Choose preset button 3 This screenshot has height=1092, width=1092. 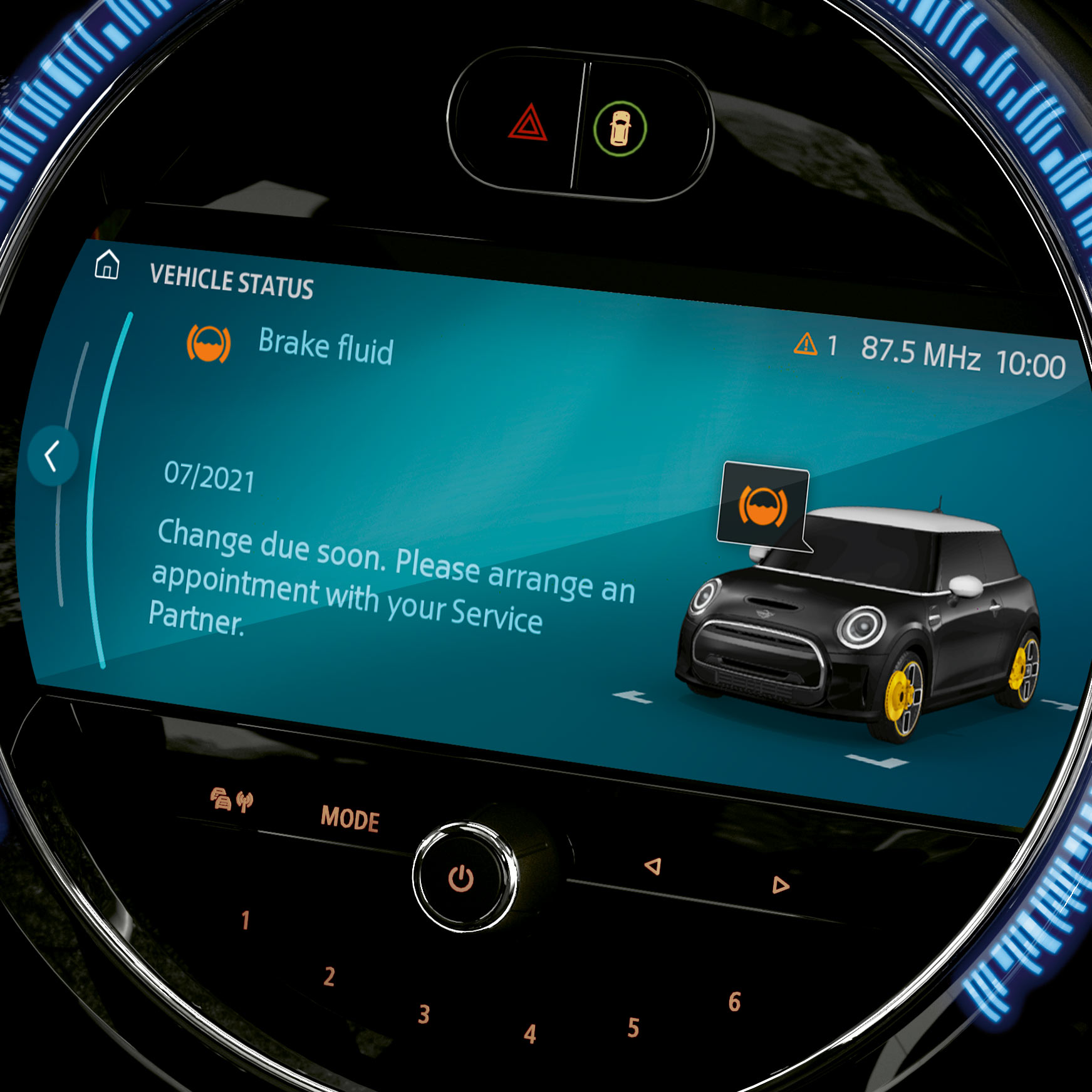coord(424,1014)
